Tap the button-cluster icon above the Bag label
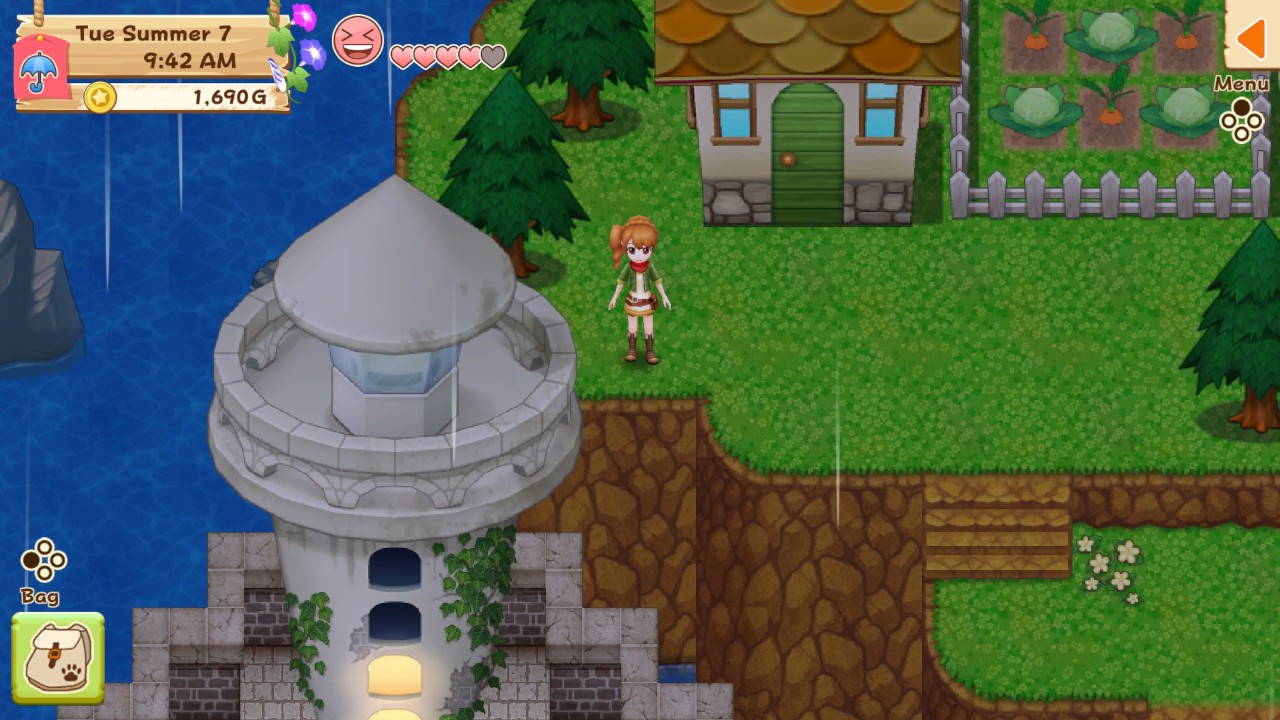 click(42, 561)
